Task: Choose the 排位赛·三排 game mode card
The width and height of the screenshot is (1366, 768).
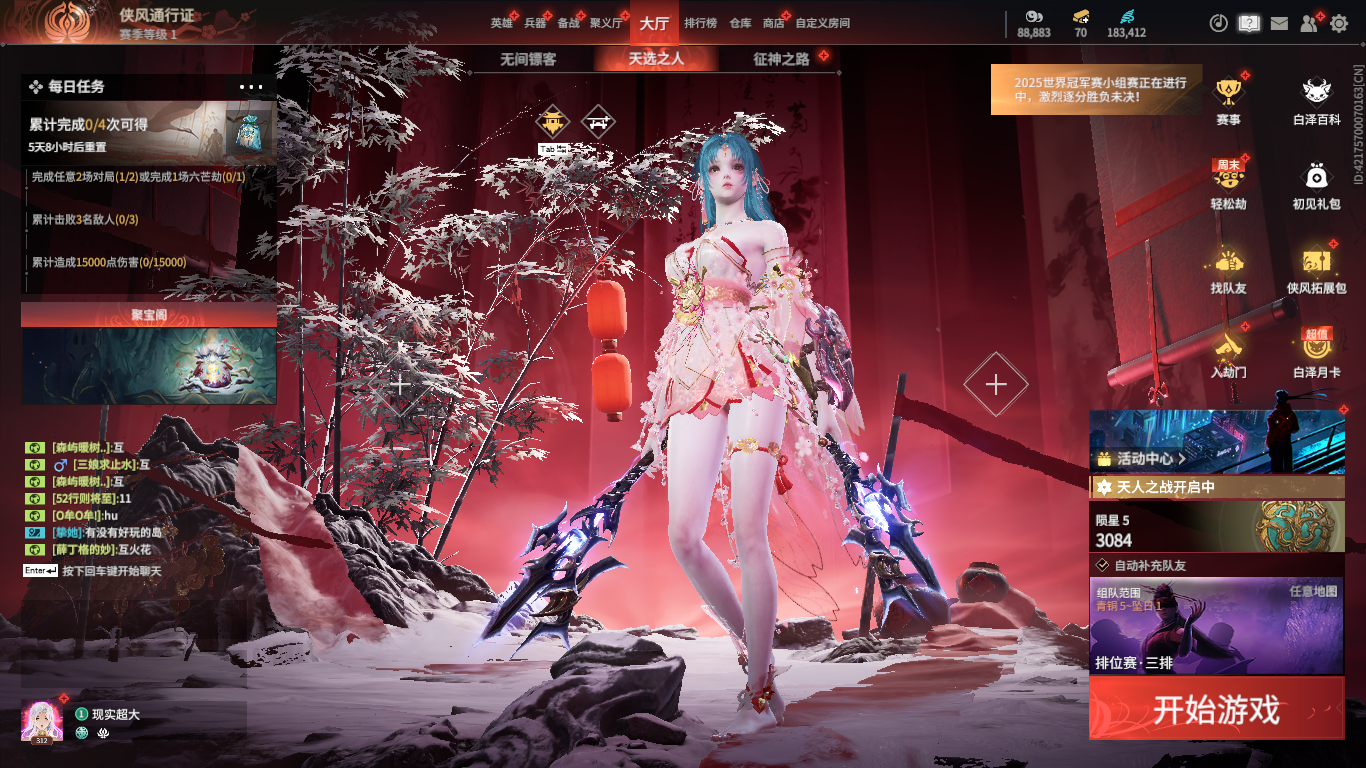Action: click(x=1216, y=625)
